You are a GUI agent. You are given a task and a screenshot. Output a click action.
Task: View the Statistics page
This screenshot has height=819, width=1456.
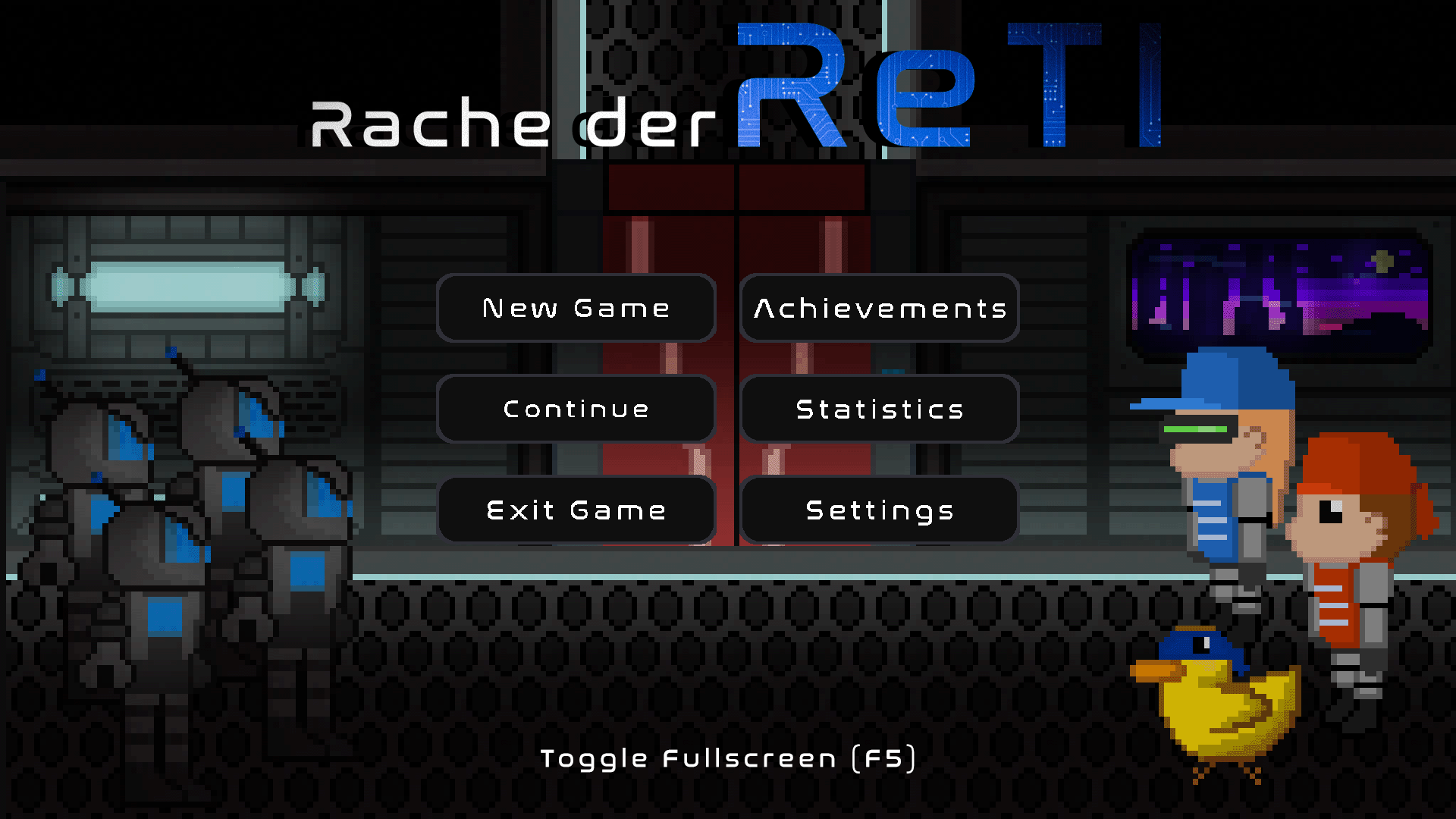(880, 409)
